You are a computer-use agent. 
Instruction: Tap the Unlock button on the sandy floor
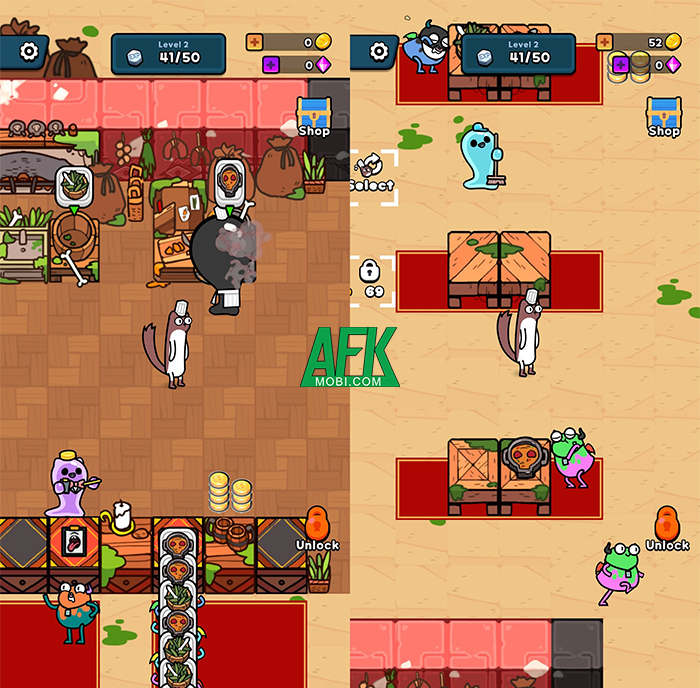[666, 528]
